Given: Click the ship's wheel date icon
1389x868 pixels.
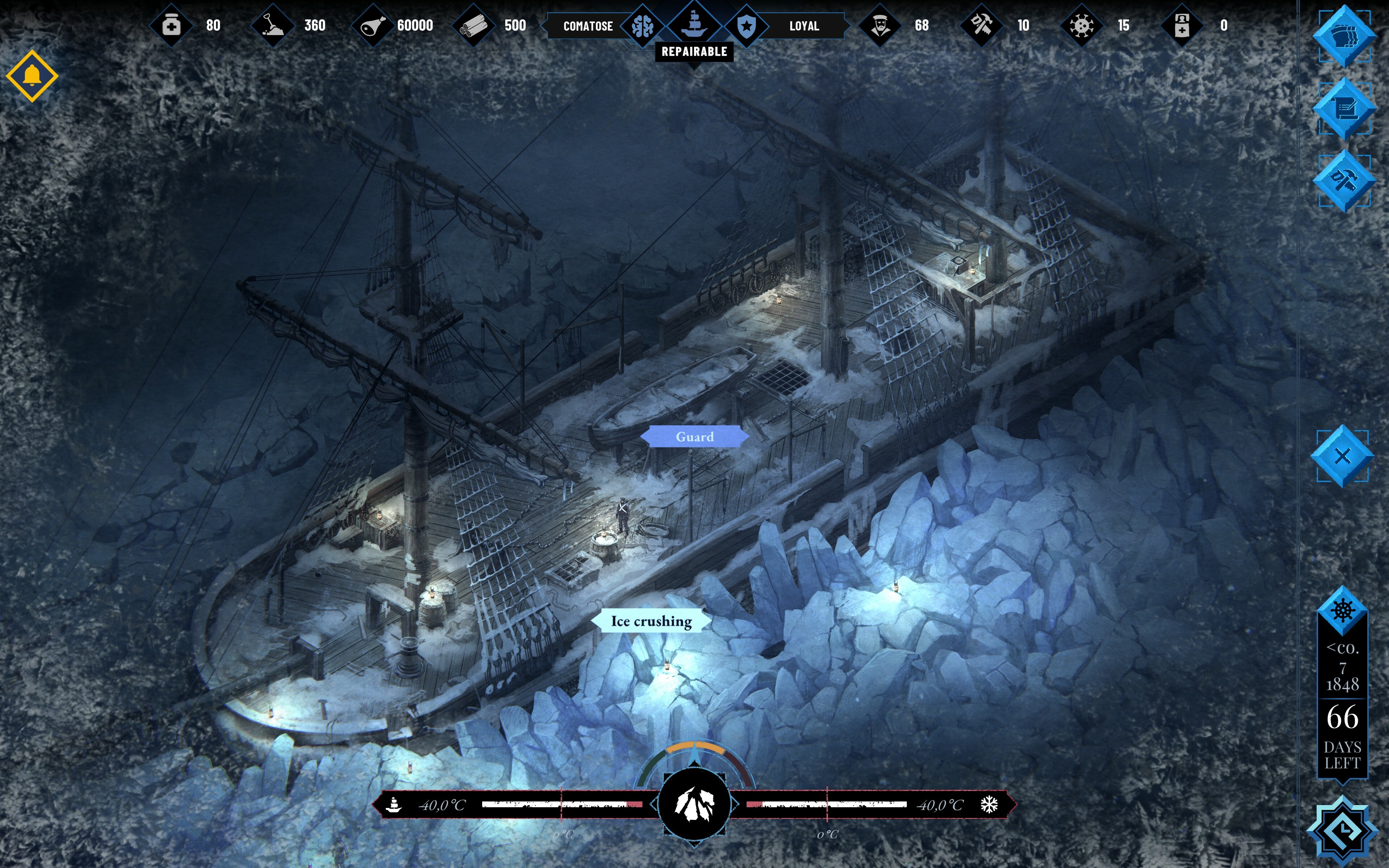Looking at the screenshot, I should click(x=1342, y=610).
